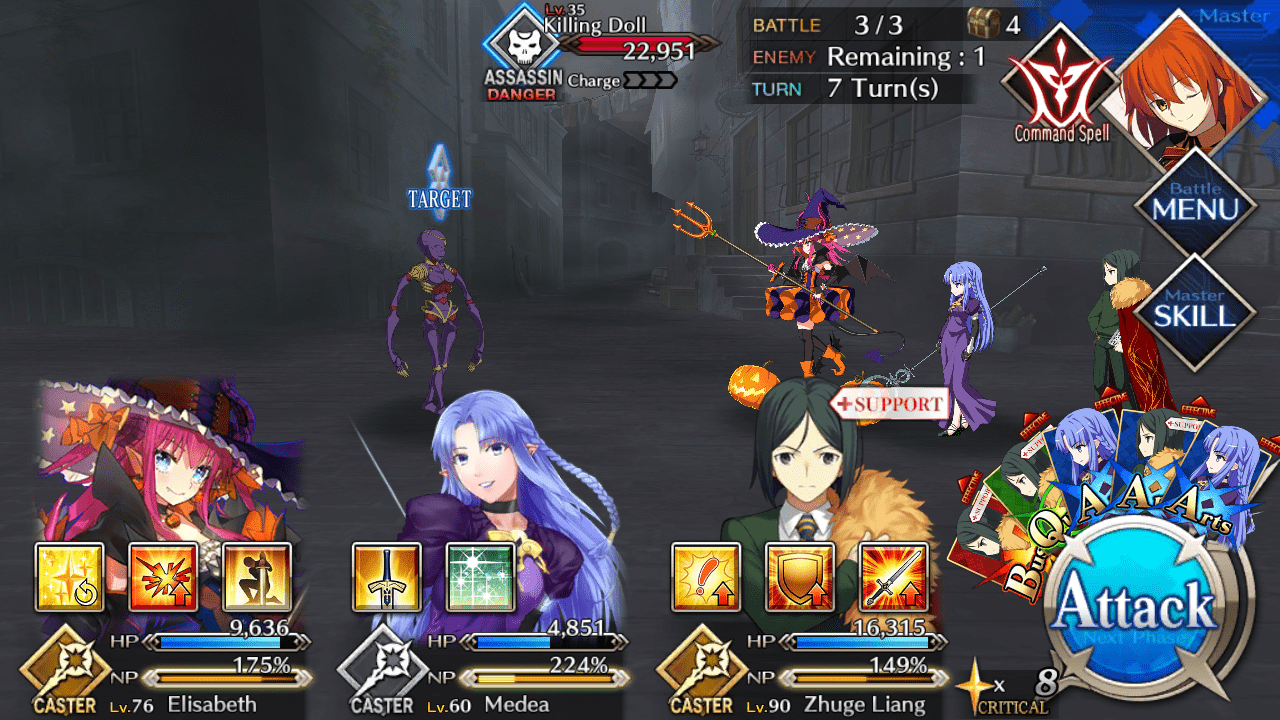Activate Elisabeth's sparkle refresh skill
The image size is (1280, 720).
70,577
